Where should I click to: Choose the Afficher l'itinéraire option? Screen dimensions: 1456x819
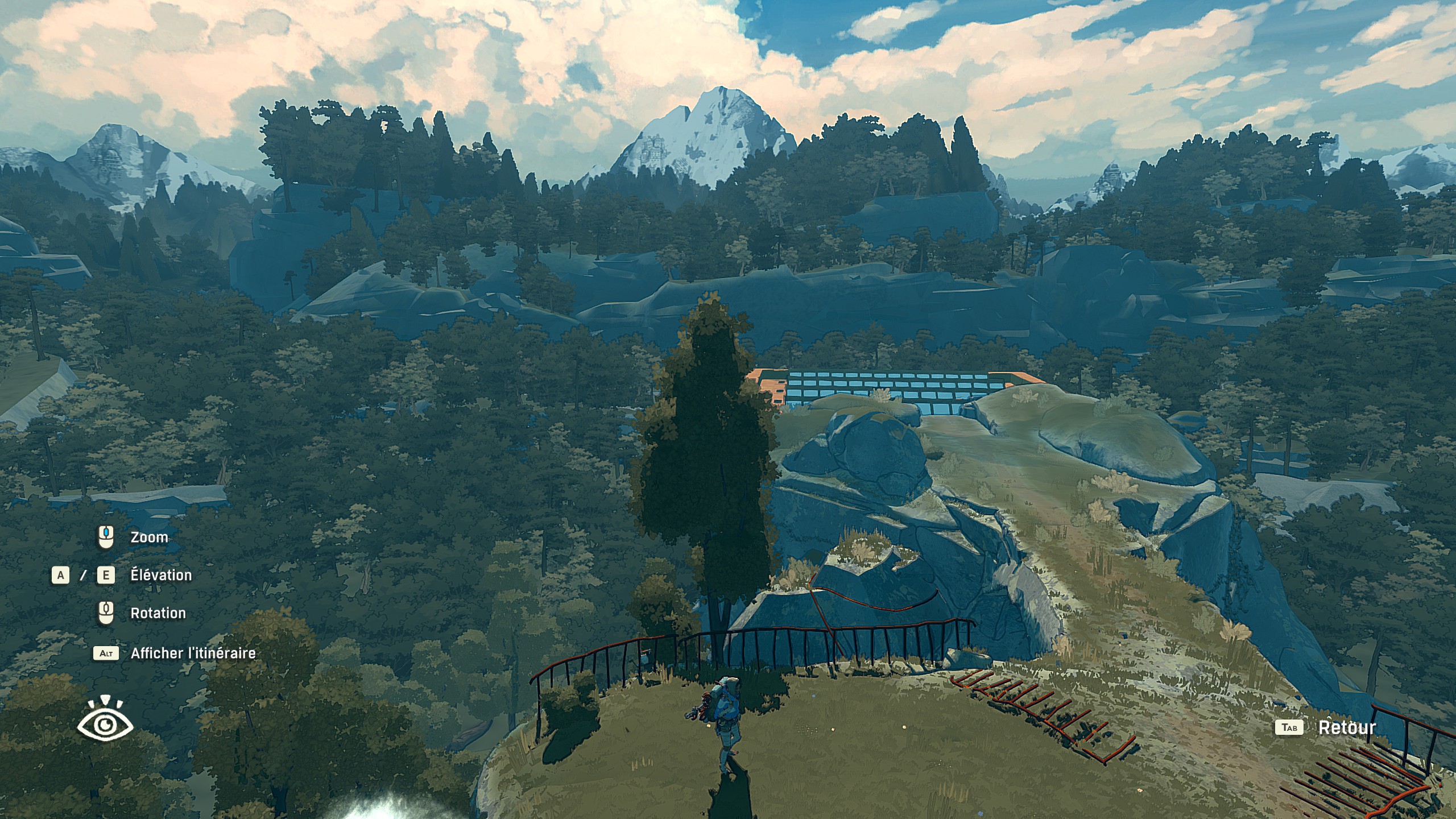(x=193, y=653)
